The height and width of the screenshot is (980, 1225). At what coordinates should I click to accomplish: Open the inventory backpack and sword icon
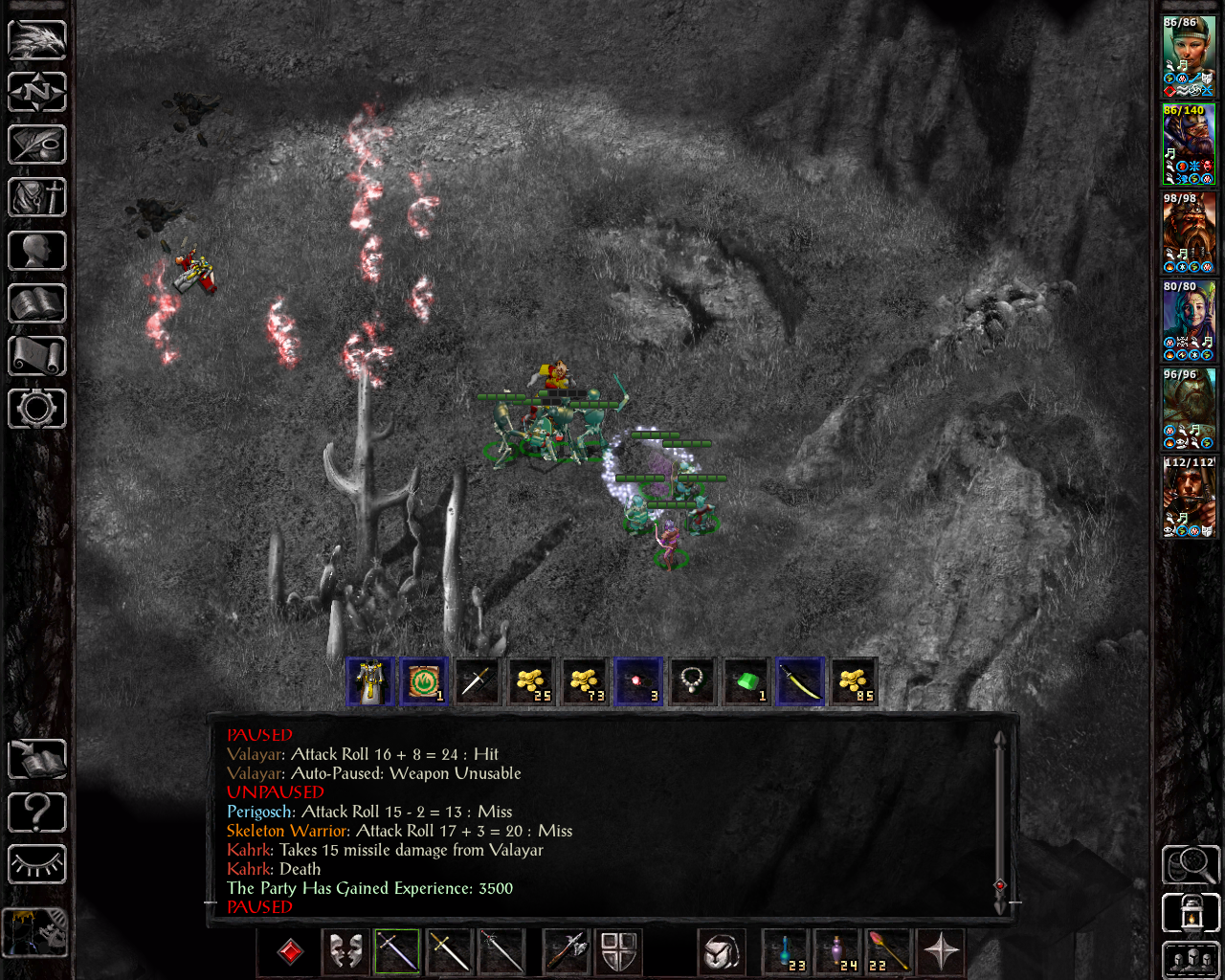point(37,198)
